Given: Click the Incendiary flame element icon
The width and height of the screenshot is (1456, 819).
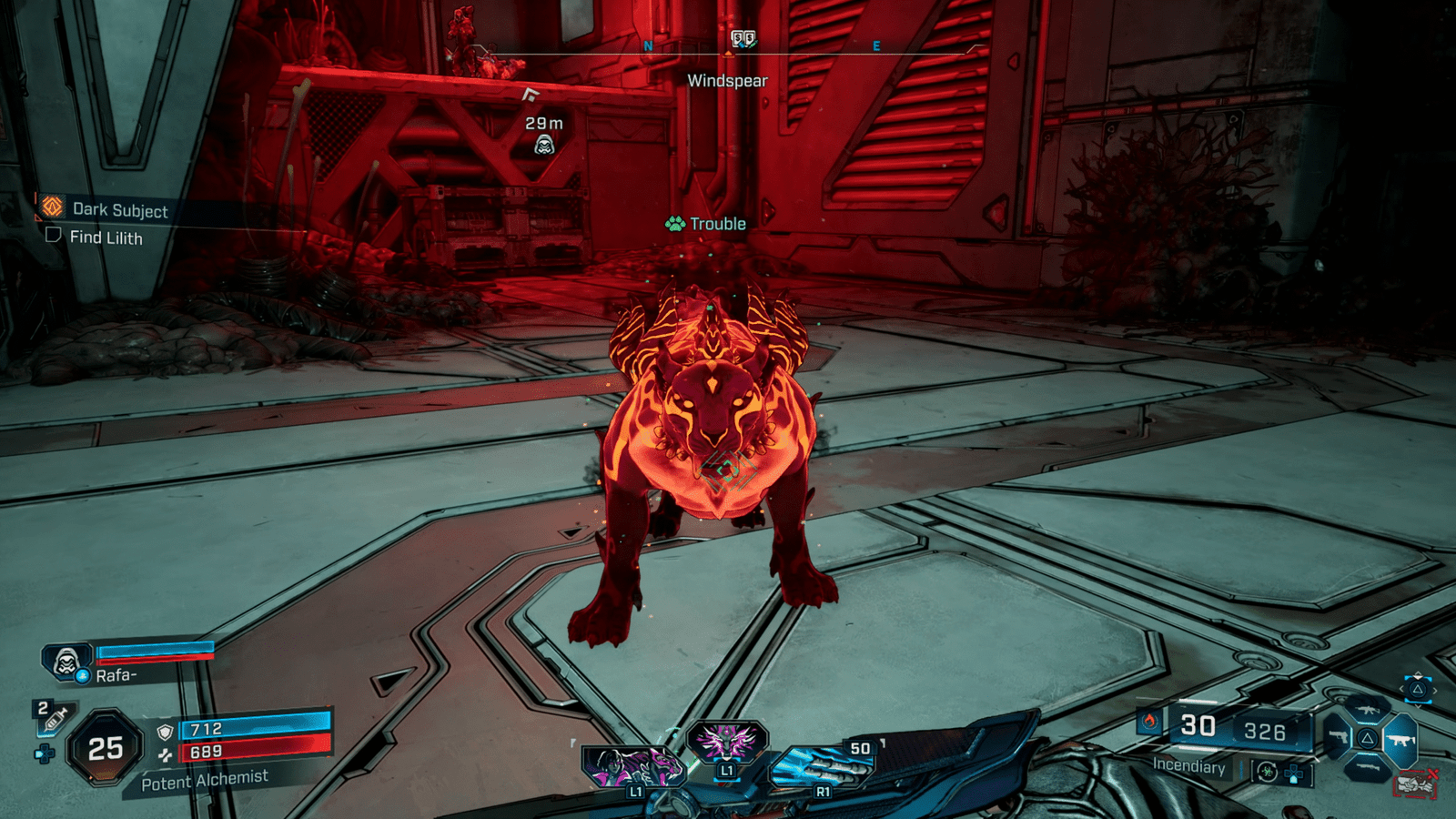Looking at the screenshot, I should click(x=1149, y=722).
